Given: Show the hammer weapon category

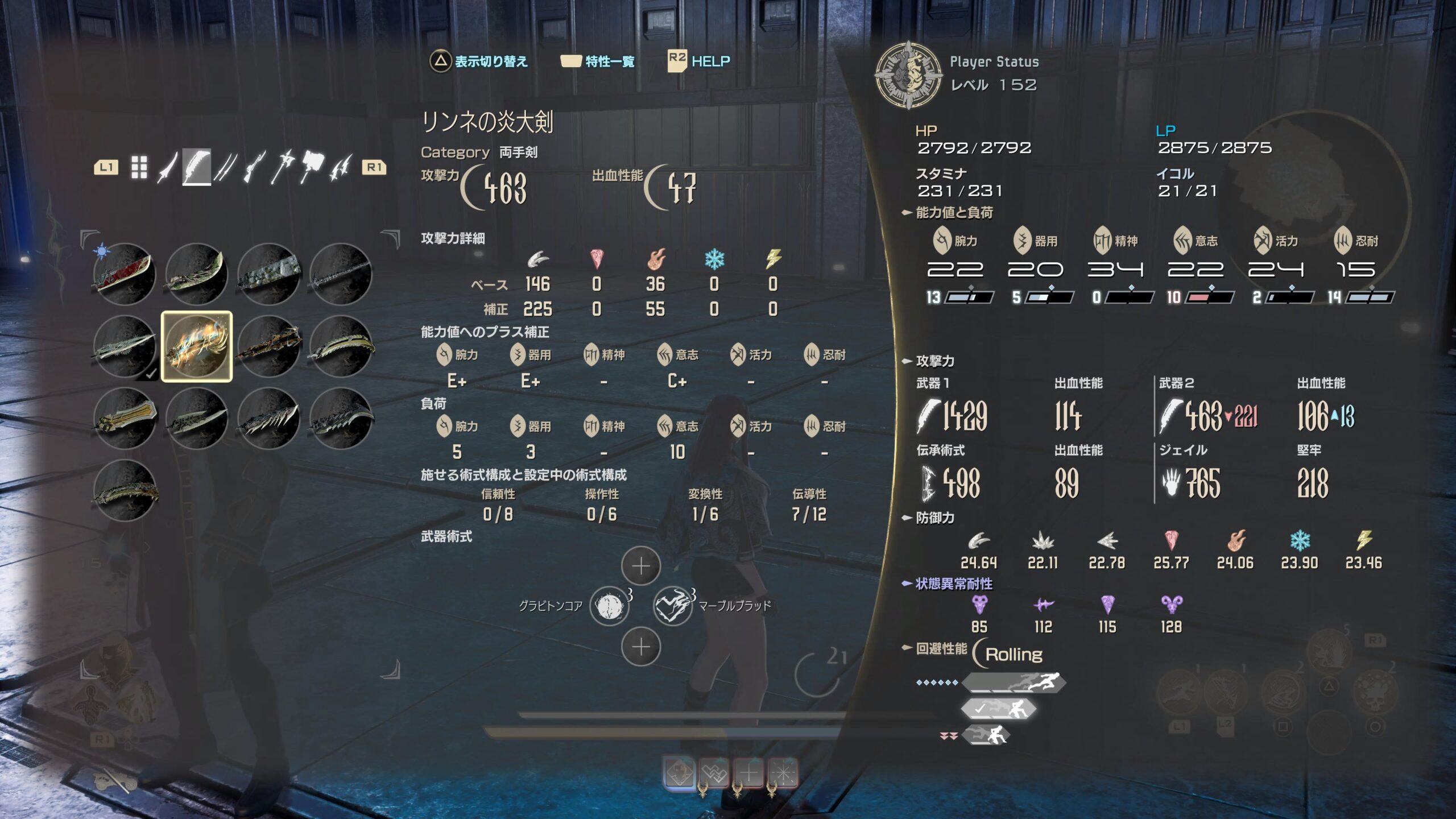Looking at the screenshot, I should click(x=312, y=167).
